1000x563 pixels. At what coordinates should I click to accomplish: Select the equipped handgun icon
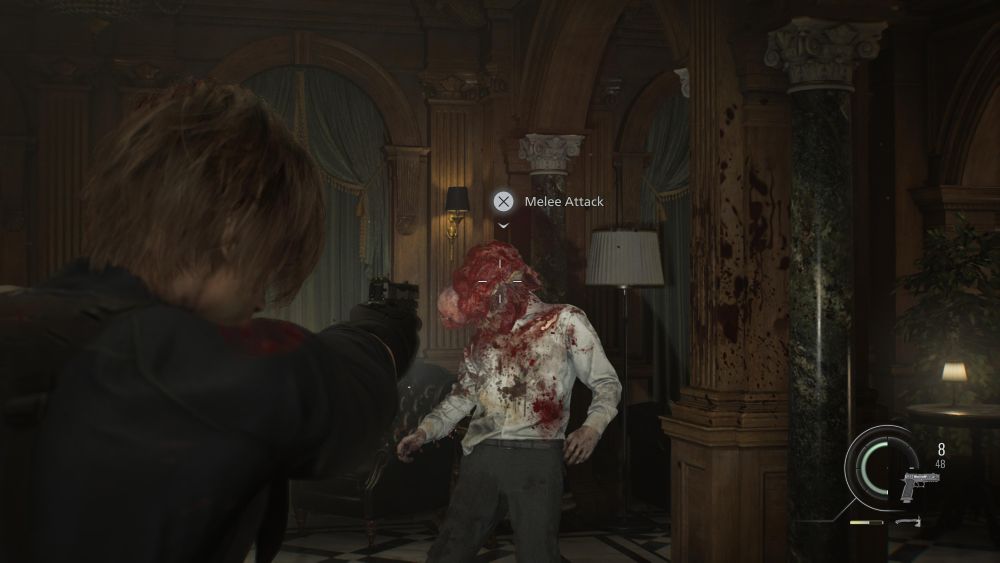(x=918, y=487)
